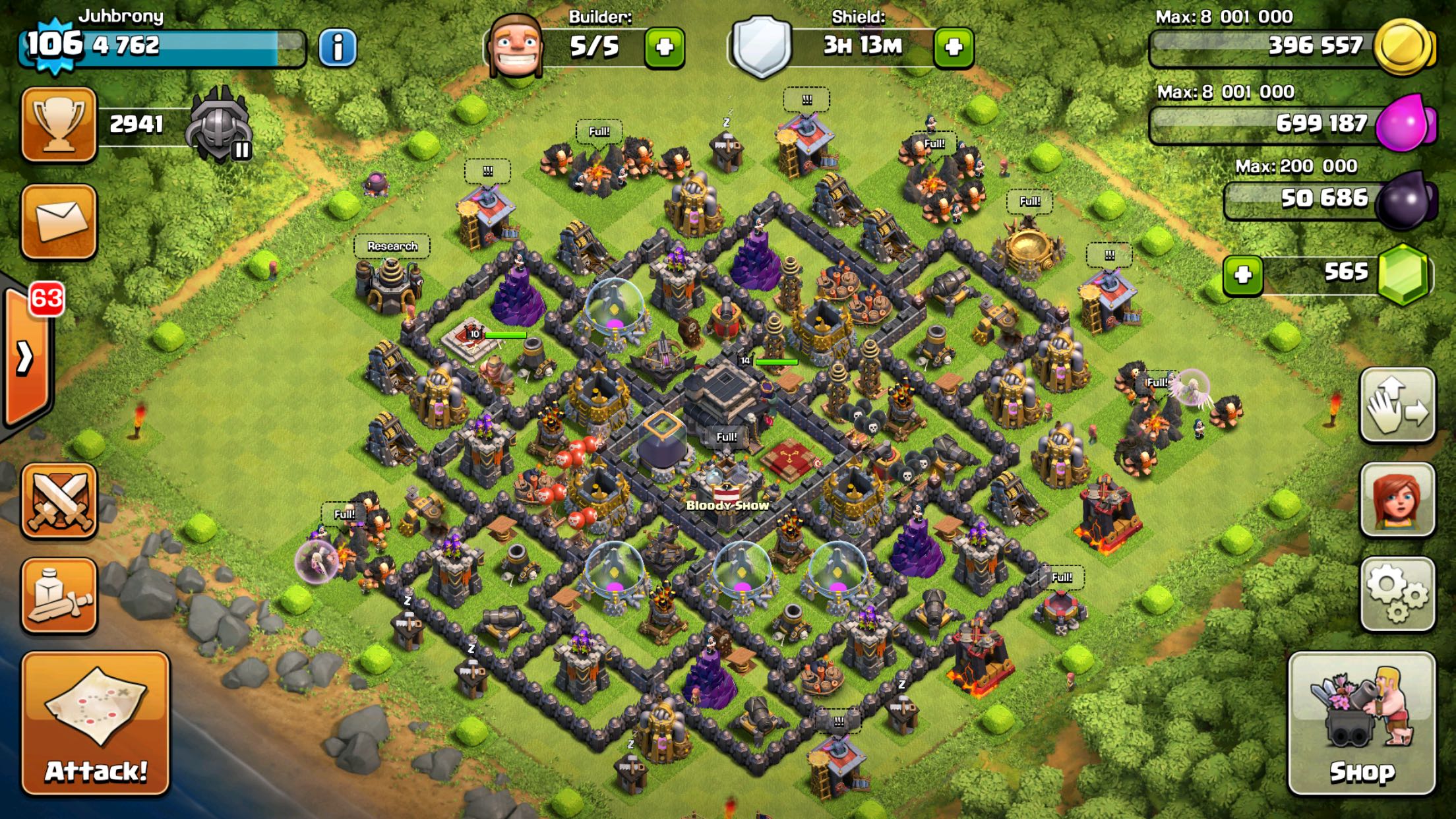Tap the shield icon

(762, 46)
